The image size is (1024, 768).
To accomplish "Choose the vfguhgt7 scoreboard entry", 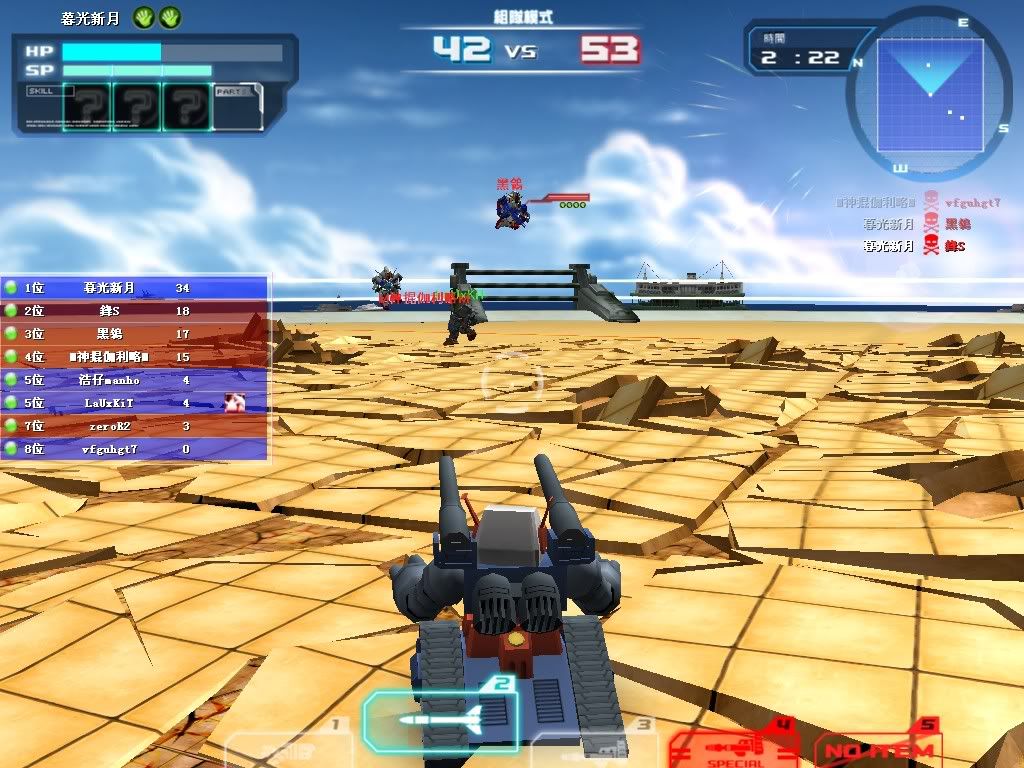I will [x=135, y=449].
